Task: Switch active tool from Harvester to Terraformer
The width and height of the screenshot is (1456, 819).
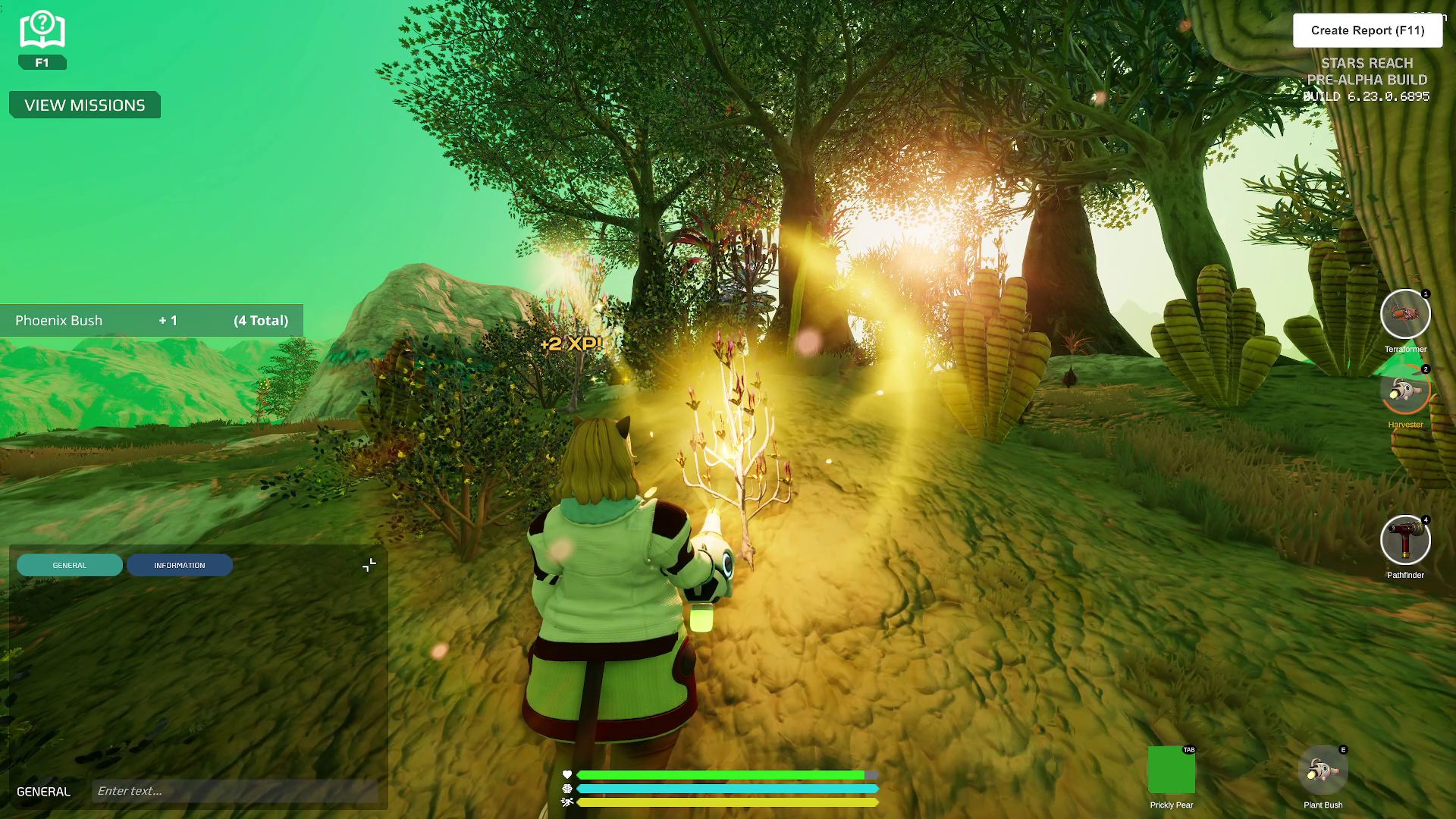Action: 1406,313
